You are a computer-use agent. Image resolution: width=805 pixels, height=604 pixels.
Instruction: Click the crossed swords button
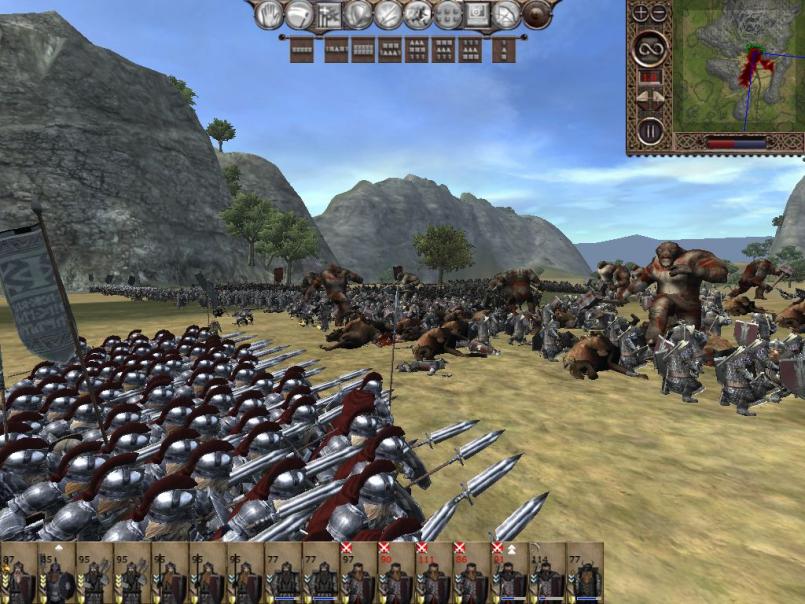[388, 14]
